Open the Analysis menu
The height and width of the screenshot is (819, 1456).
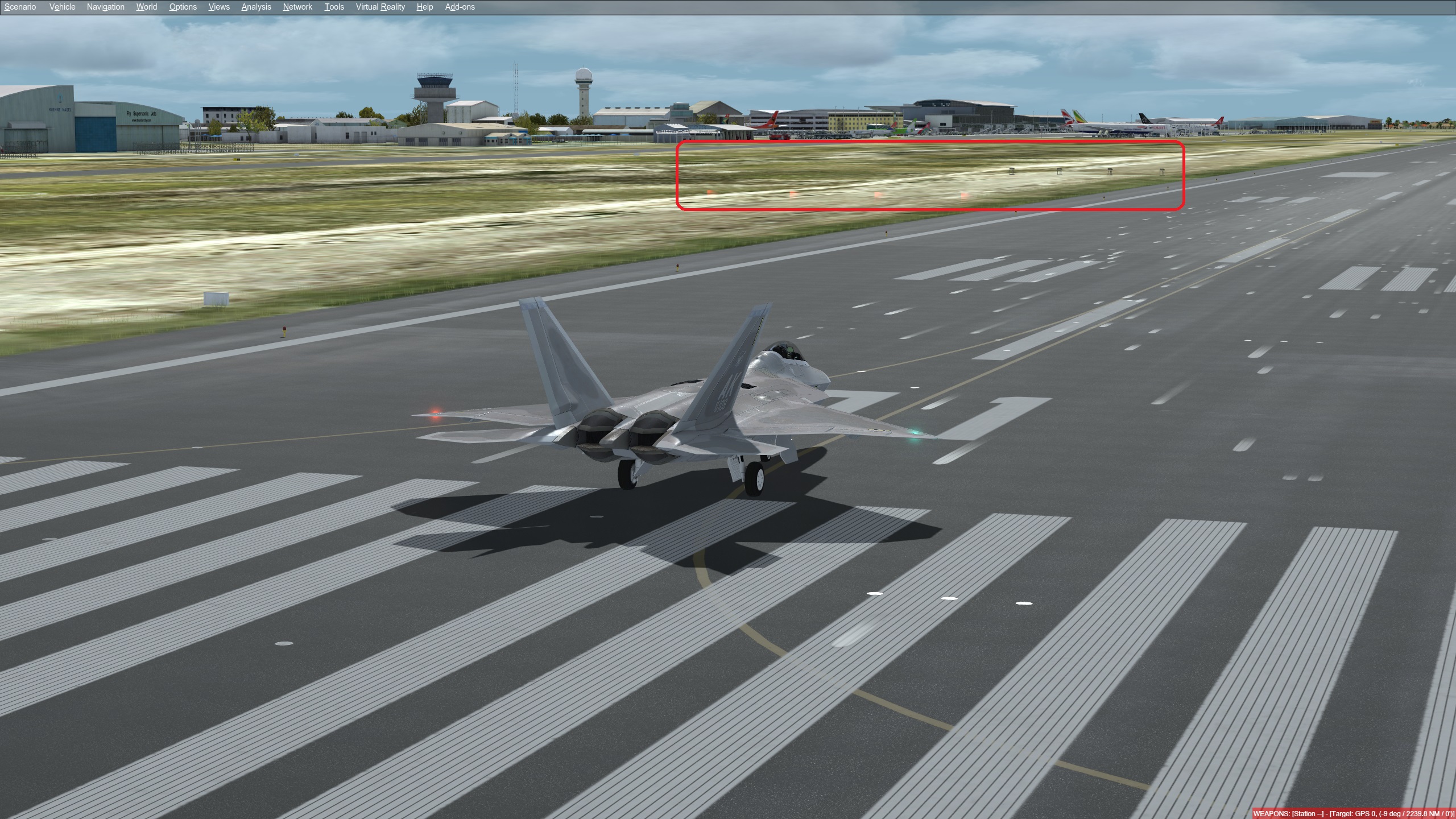point(256,7)
